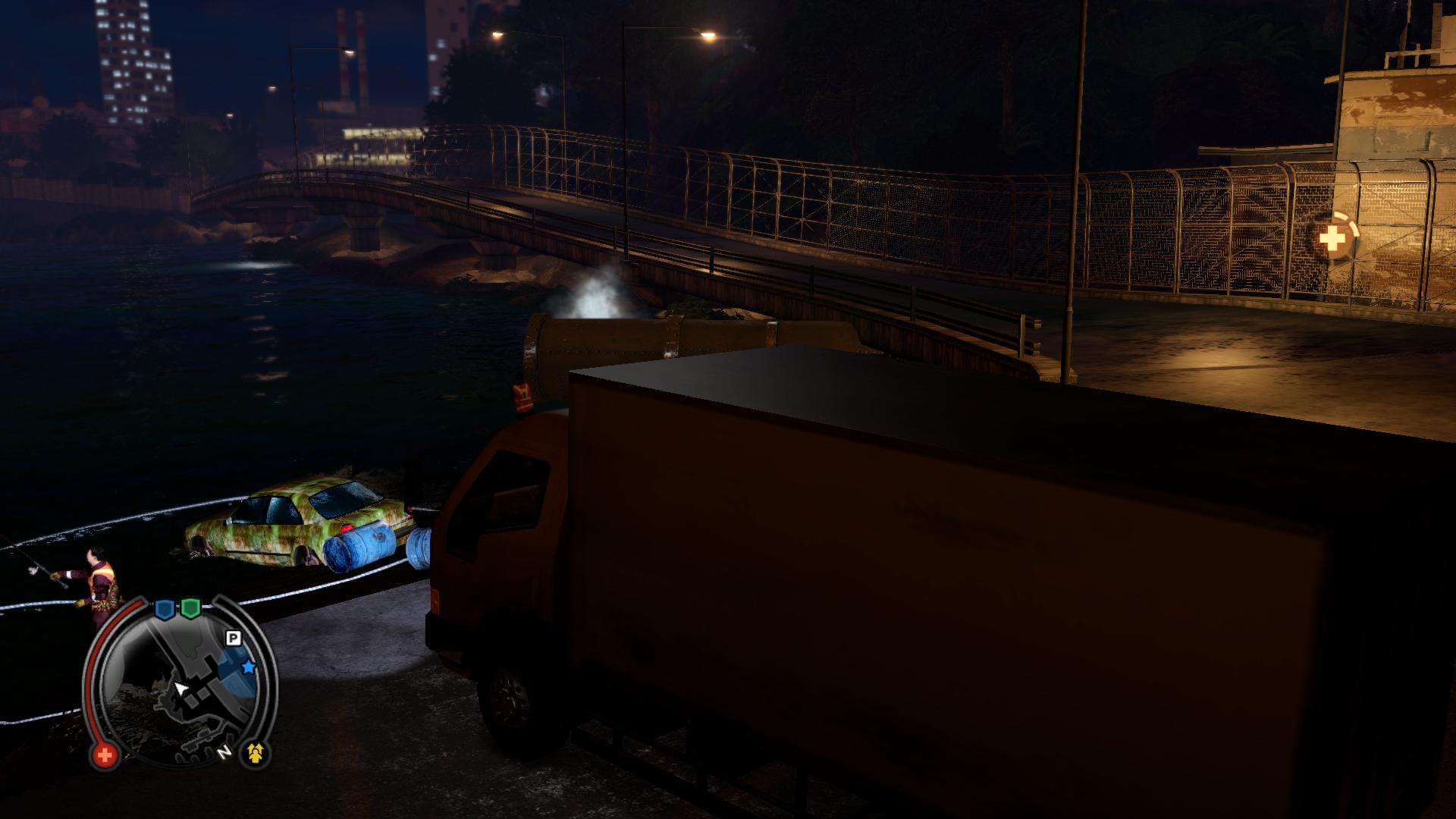Click the blue star marker on minimap
Image resolution: width=1456 pixels, height=819 pixels.
tap(248, 667)
